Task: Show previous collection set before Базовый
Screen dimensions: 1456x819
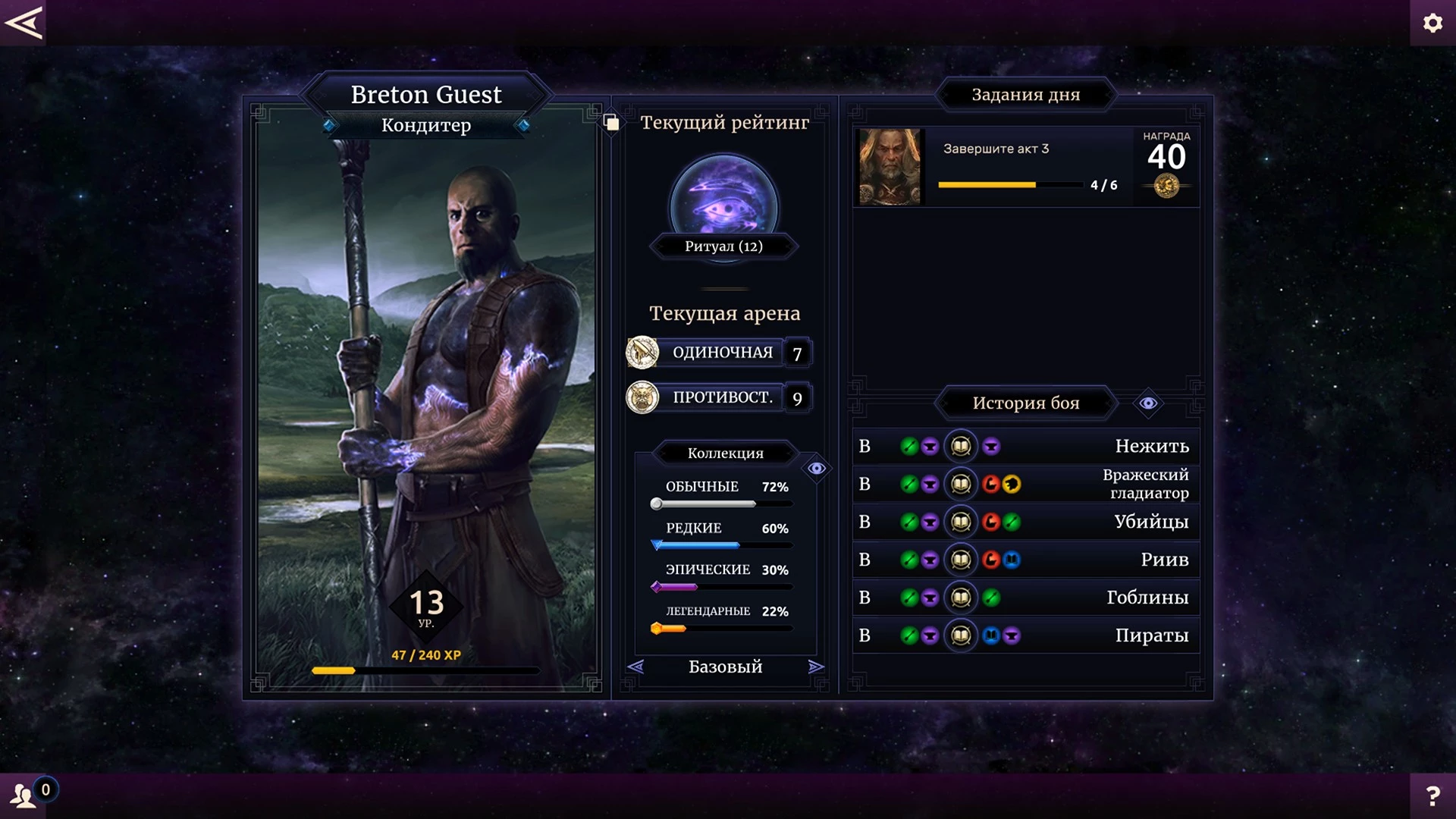Action: point(635,667)
